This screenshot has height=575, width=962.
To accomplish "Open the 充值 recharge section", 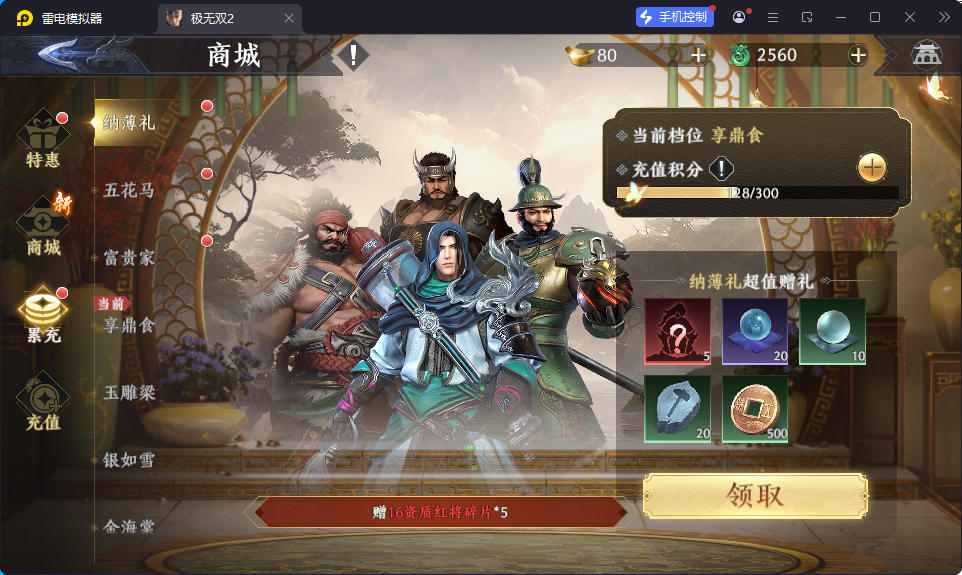I will click(43, 401).
